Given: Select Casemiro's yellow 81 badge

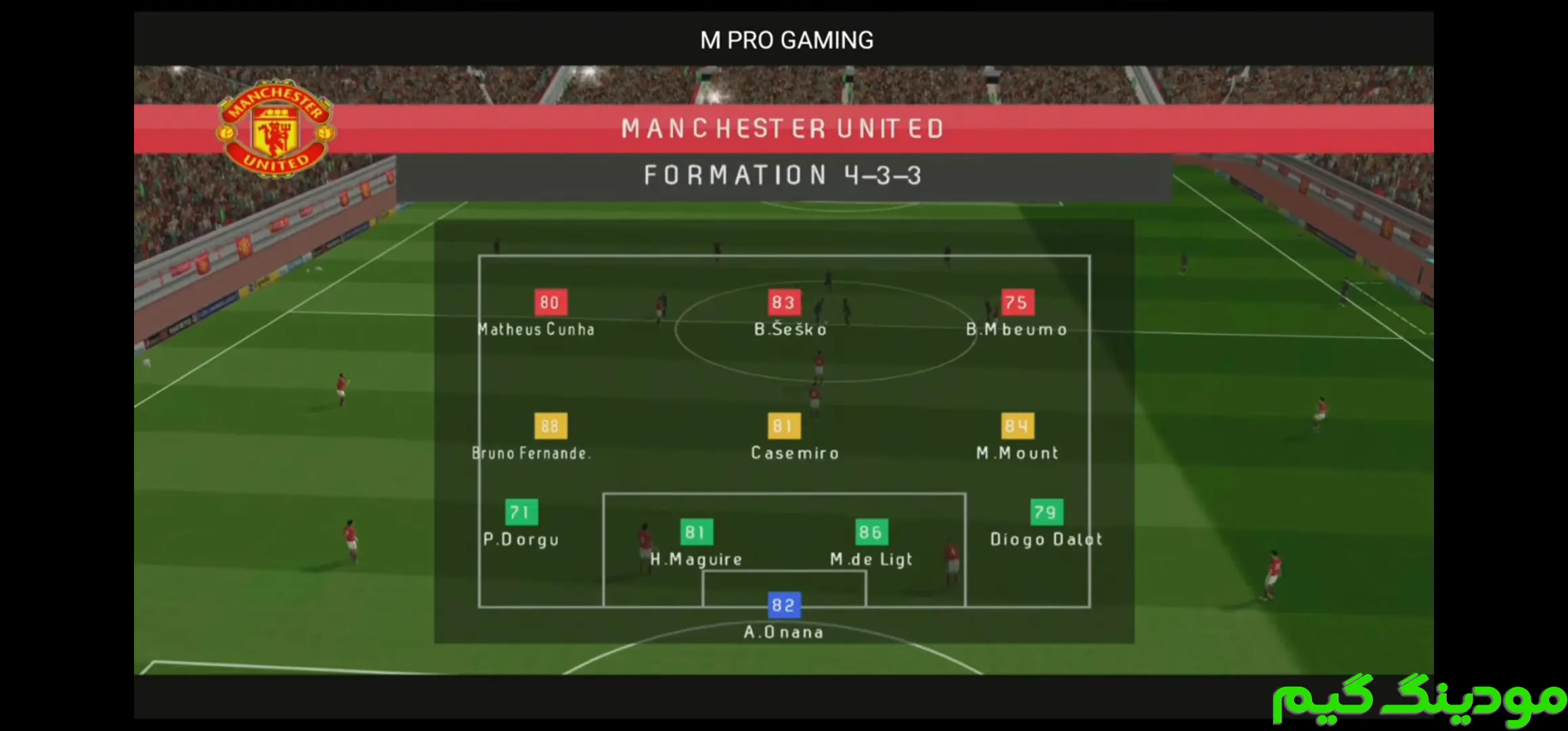Looking at the screenshot, I should [x=783, y=426].
